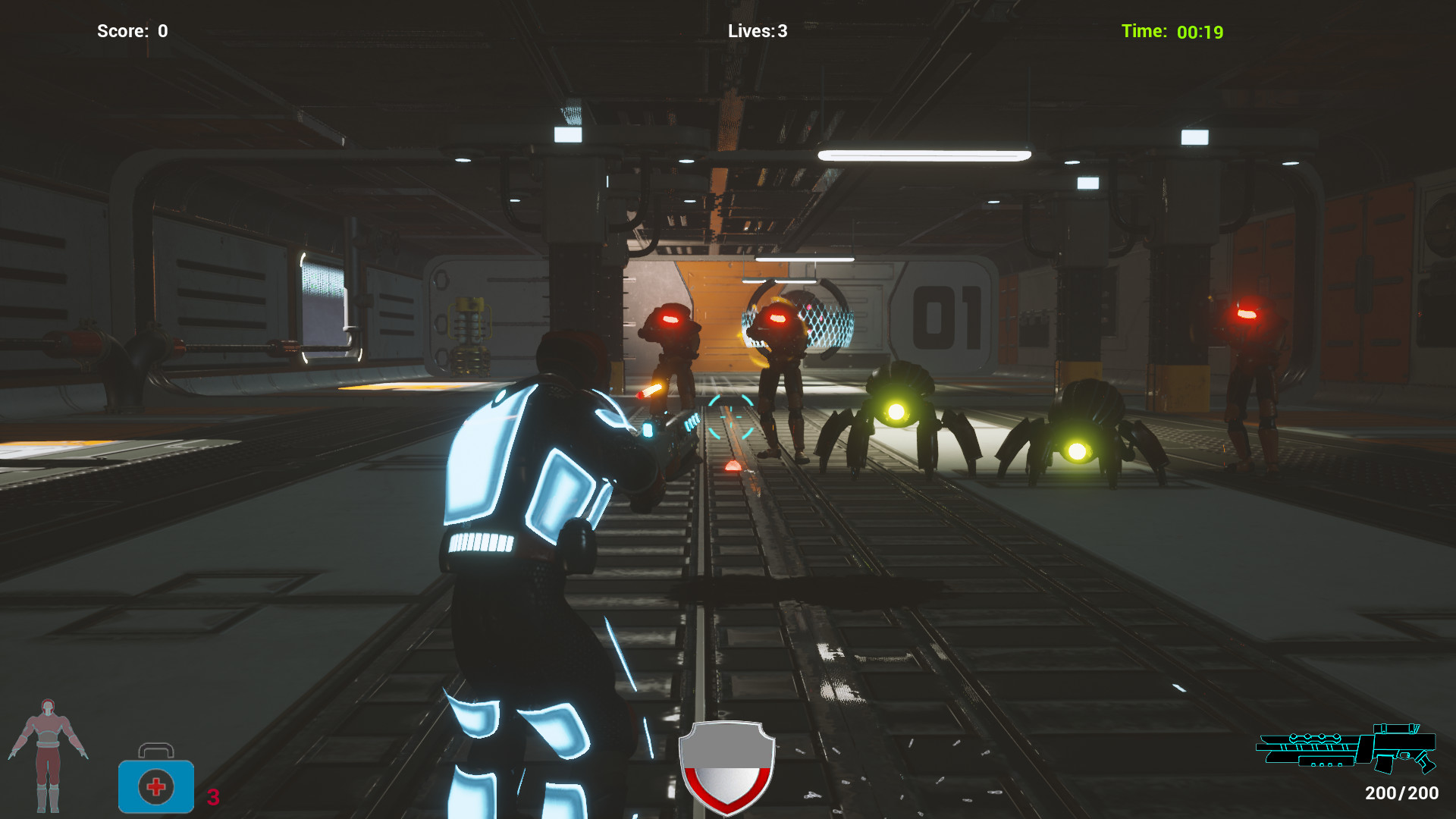This screenshot has height=819, width=1456.
Task: Expand the Score display at top left
Action: pyautogui.click(x=133, y=31)
